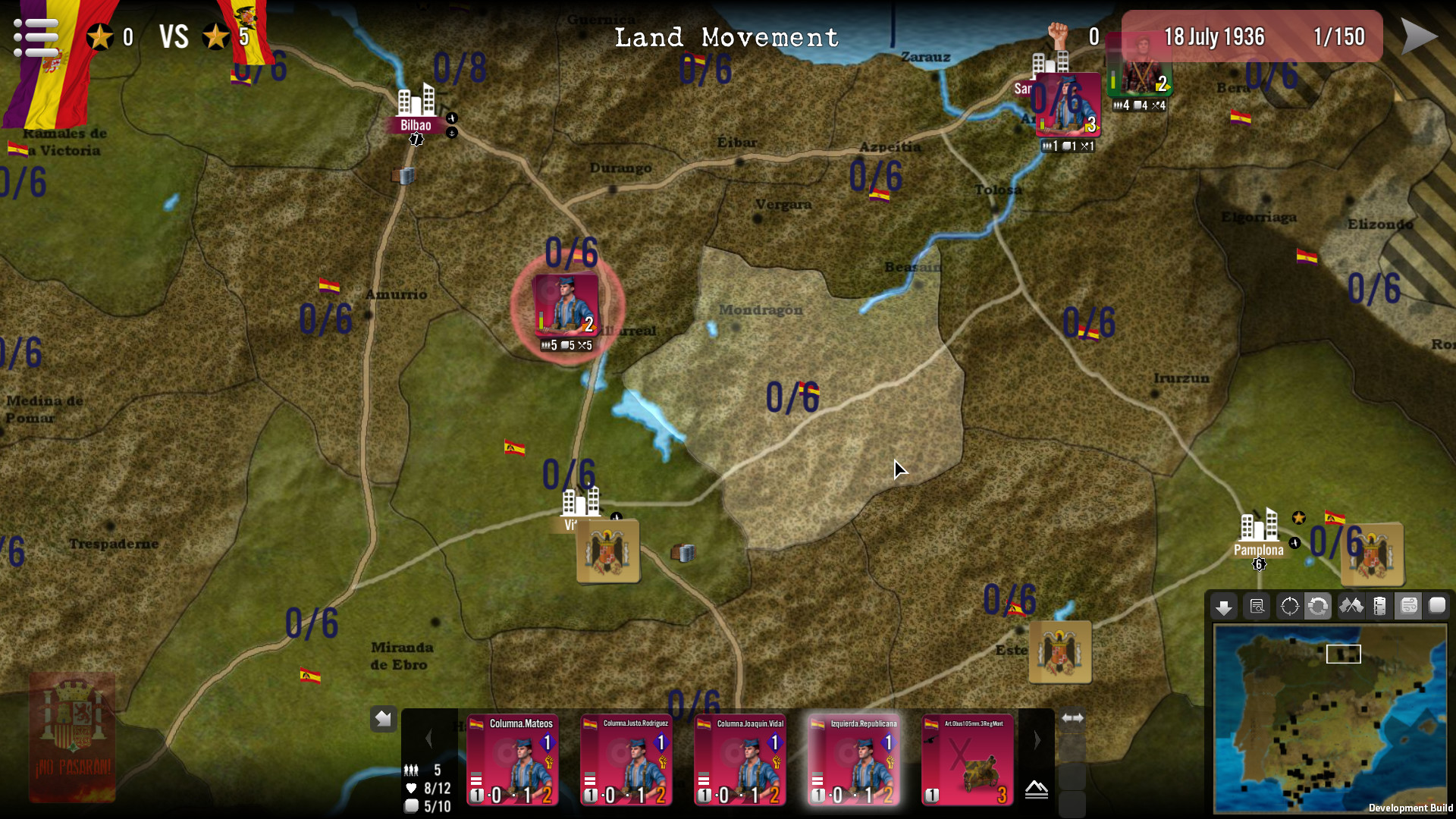Image resolution: width=1456 pixels, height=819 pixels.
Task: Select the unit inspection report icon on minimap toolbar
Action: (x=1257, y=607)
